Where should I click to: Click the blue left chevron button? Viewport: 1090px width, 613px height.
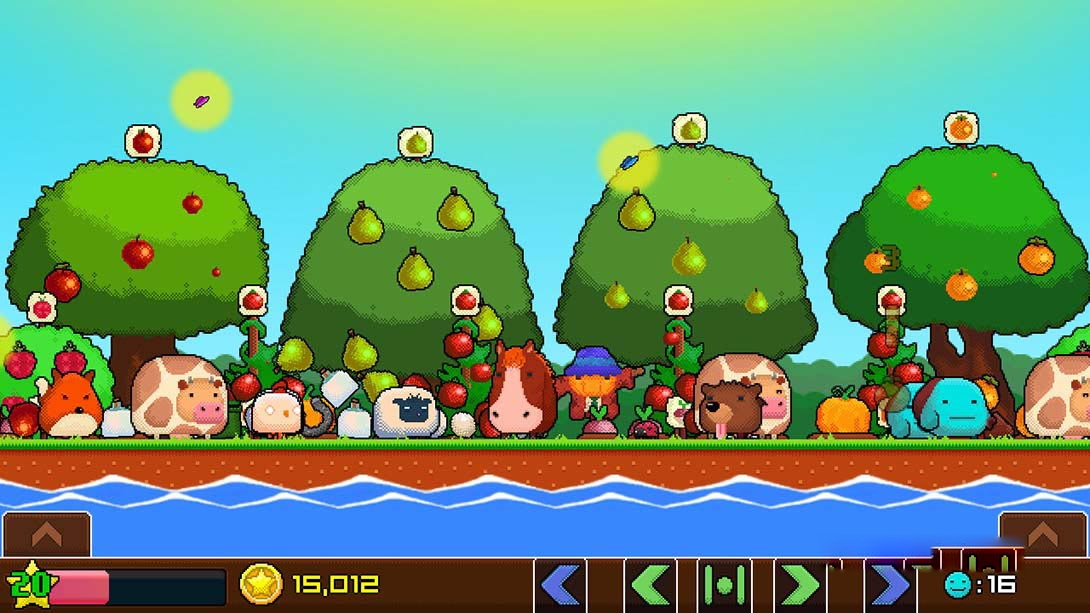(x=560, y=585)
